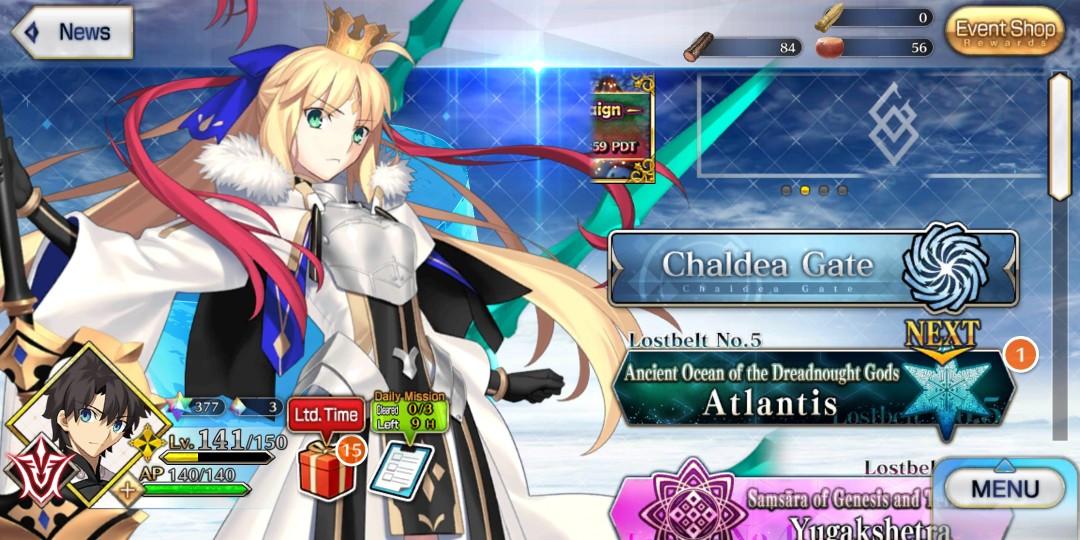Open the News panel
Image resolution: width=1080 pixels, height=540 pixels.
point(70,32)
